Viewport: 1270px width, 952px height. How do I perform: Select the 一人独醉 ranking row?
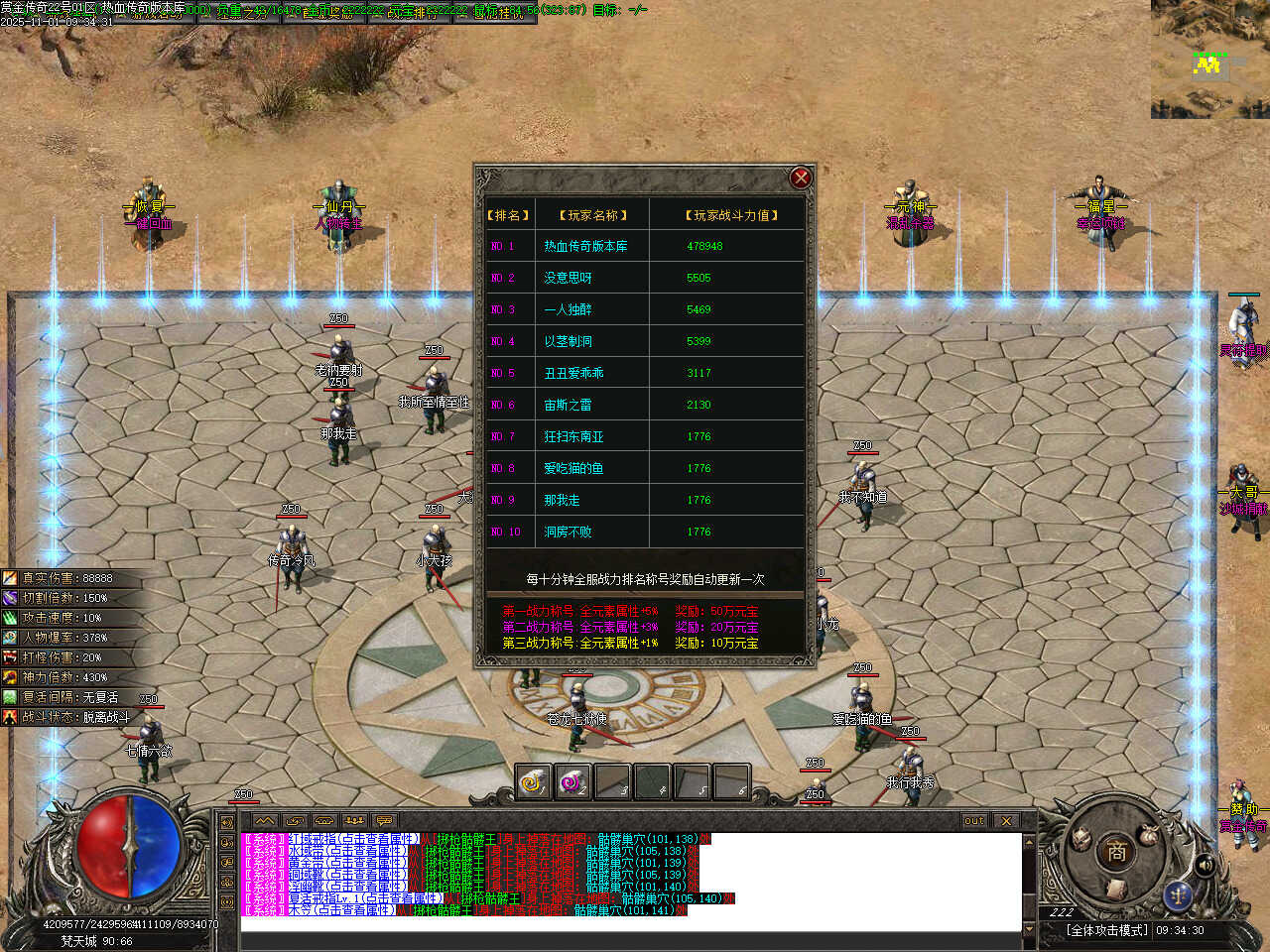(645, 309)
